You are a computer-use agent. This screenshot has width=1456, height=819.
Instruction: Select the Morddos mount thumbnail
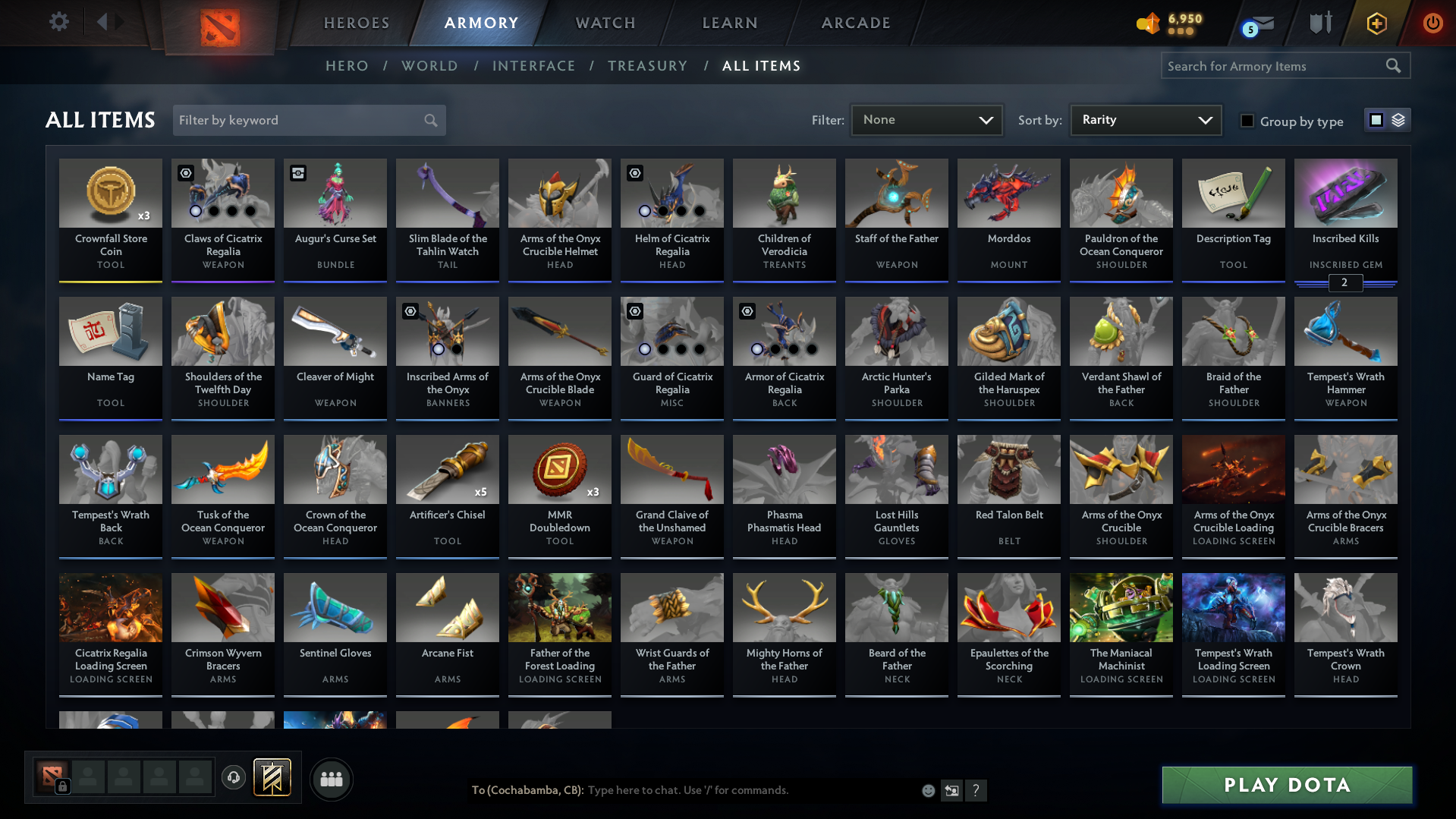pos(1008,194)
